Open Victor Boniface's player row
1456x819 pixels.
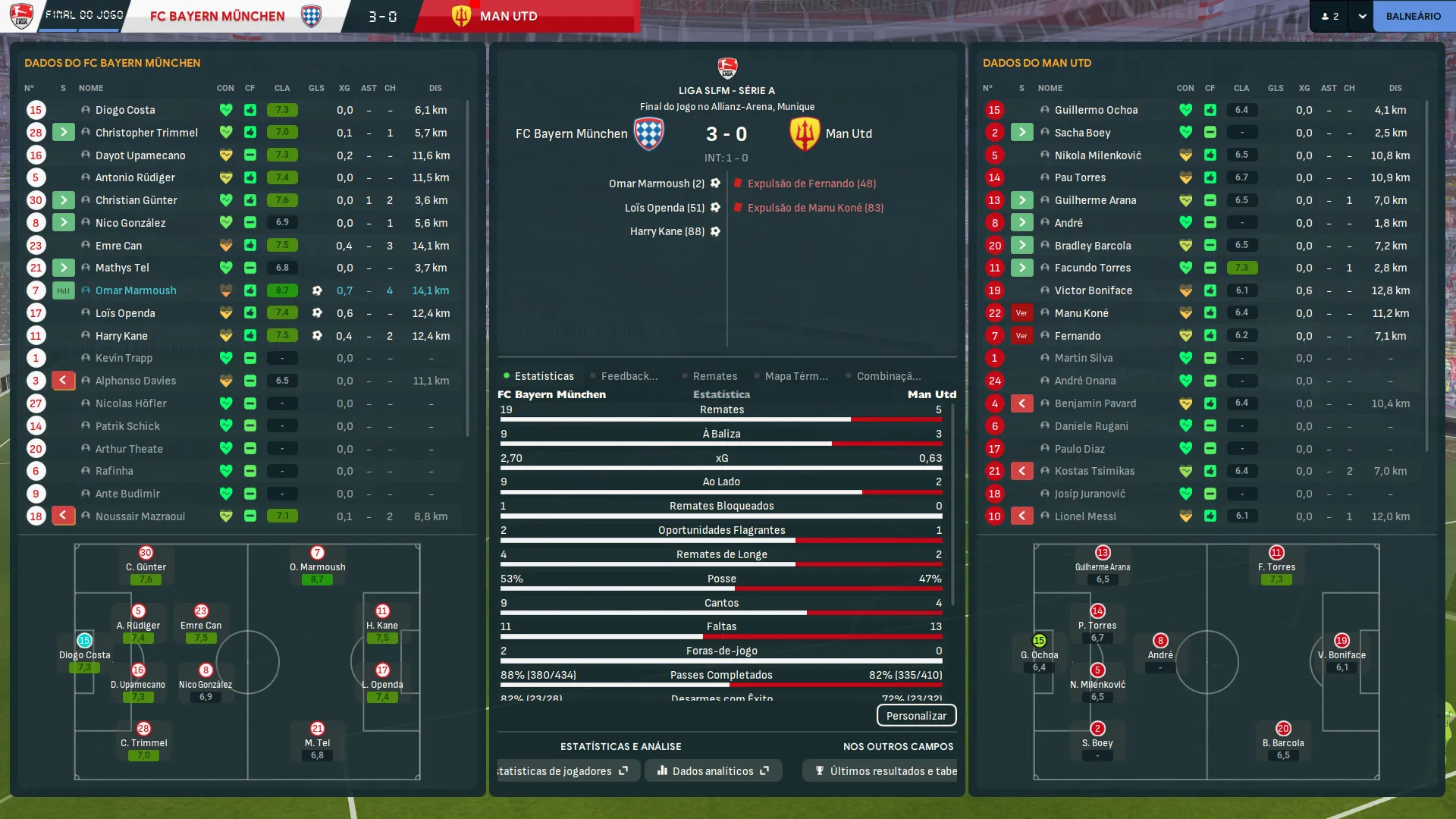pos(1093,290)
